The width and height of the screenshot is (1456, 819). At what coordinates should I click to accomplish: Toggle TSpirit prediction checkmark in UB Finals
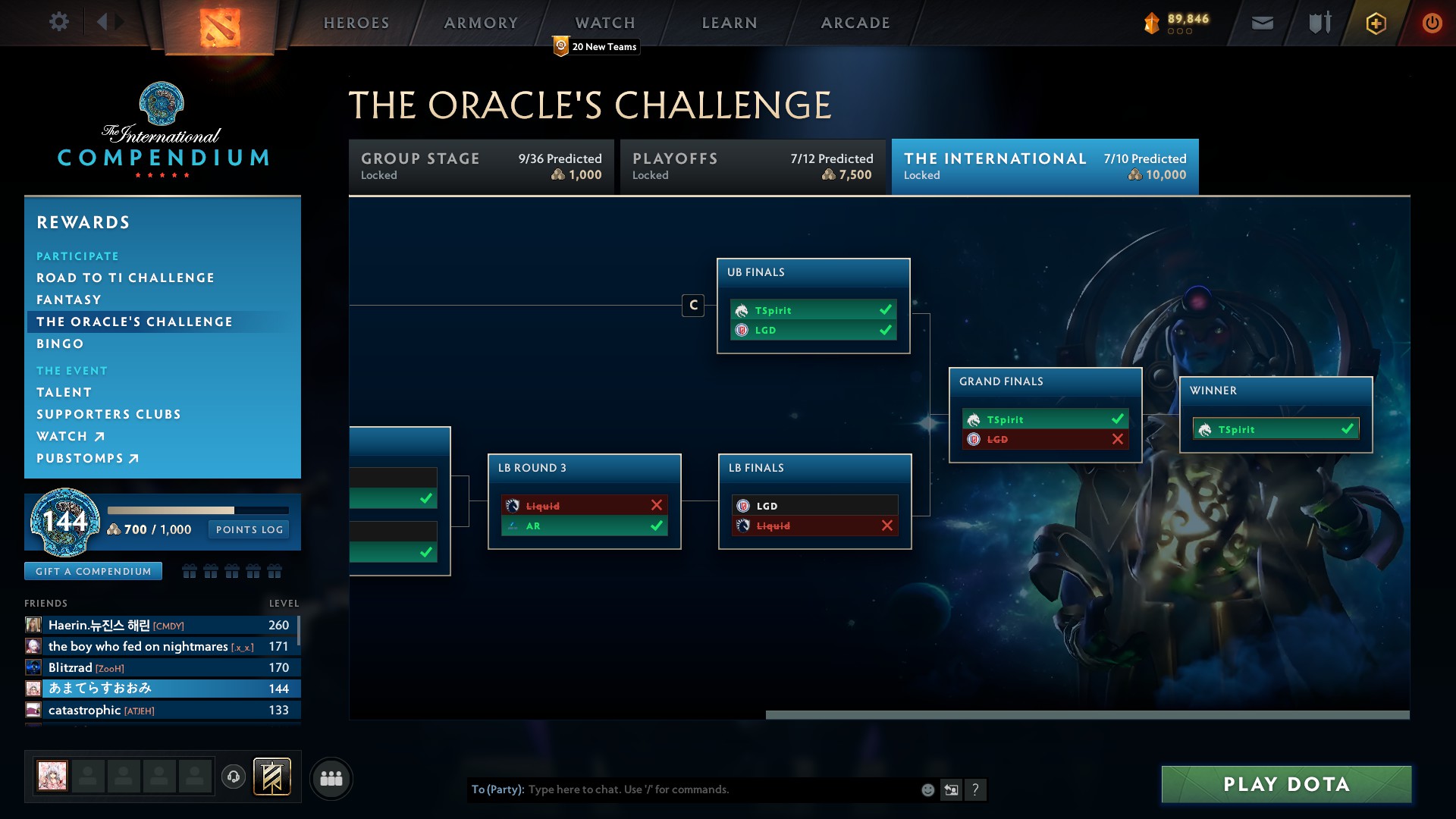click(x=884, y=310)
